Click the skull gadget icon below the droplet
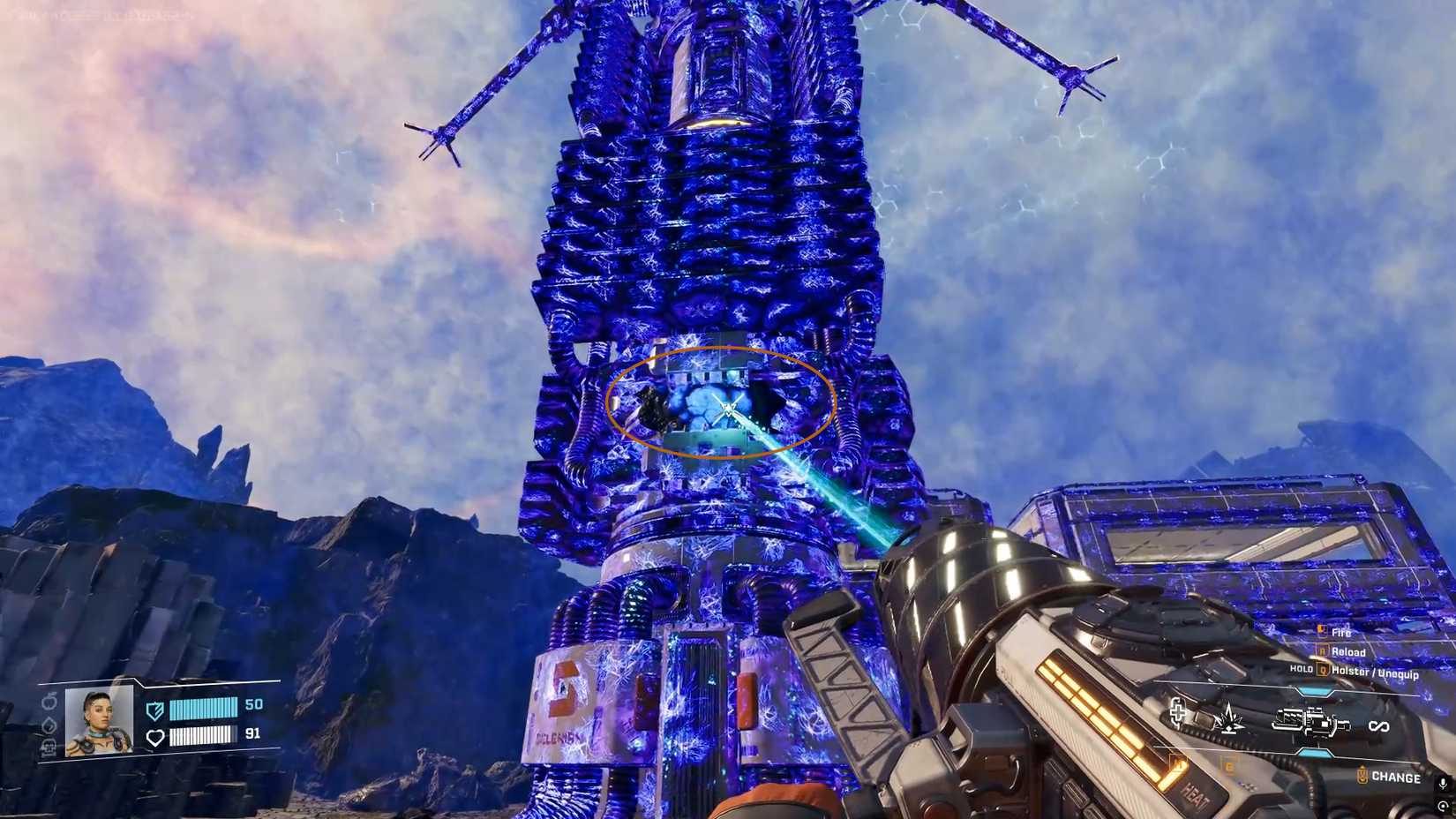The image size is (1456, 819). 49,747
